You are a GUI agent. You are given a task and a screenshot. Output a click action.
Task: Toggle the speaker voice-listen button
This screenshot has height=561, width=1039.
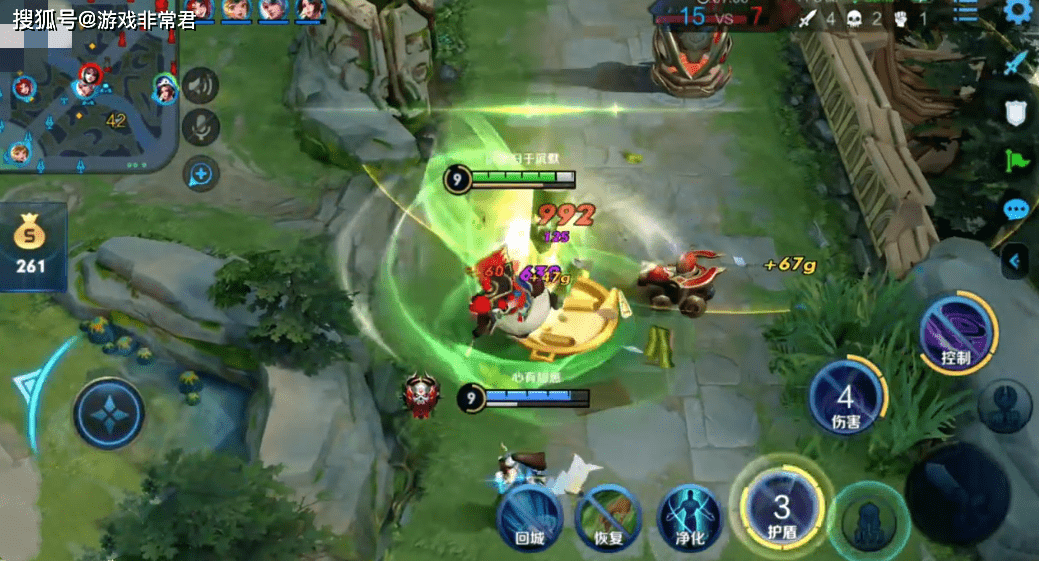pos(201,86)
